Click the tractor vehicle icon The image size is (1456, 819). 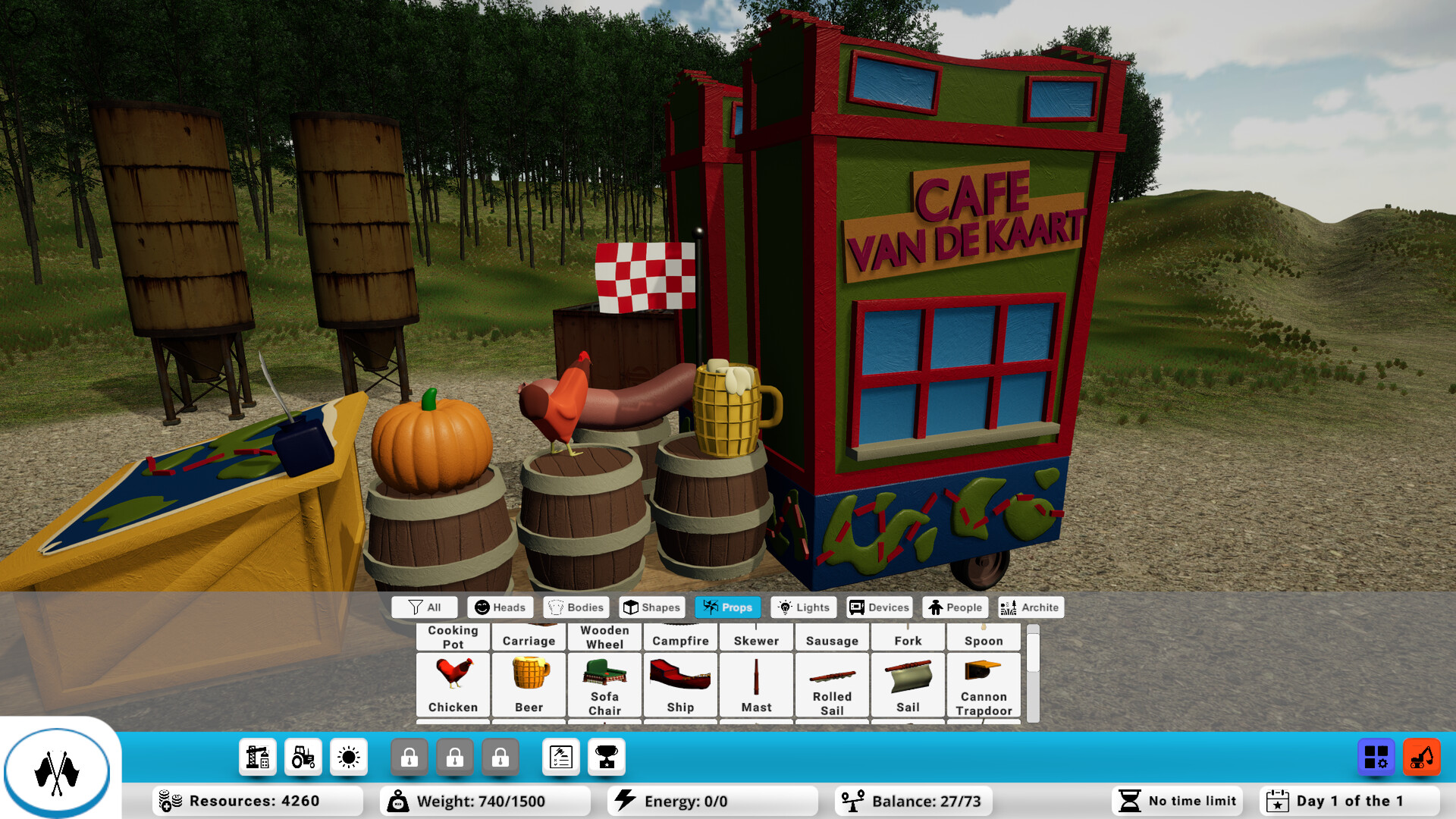tap(303, 756)
